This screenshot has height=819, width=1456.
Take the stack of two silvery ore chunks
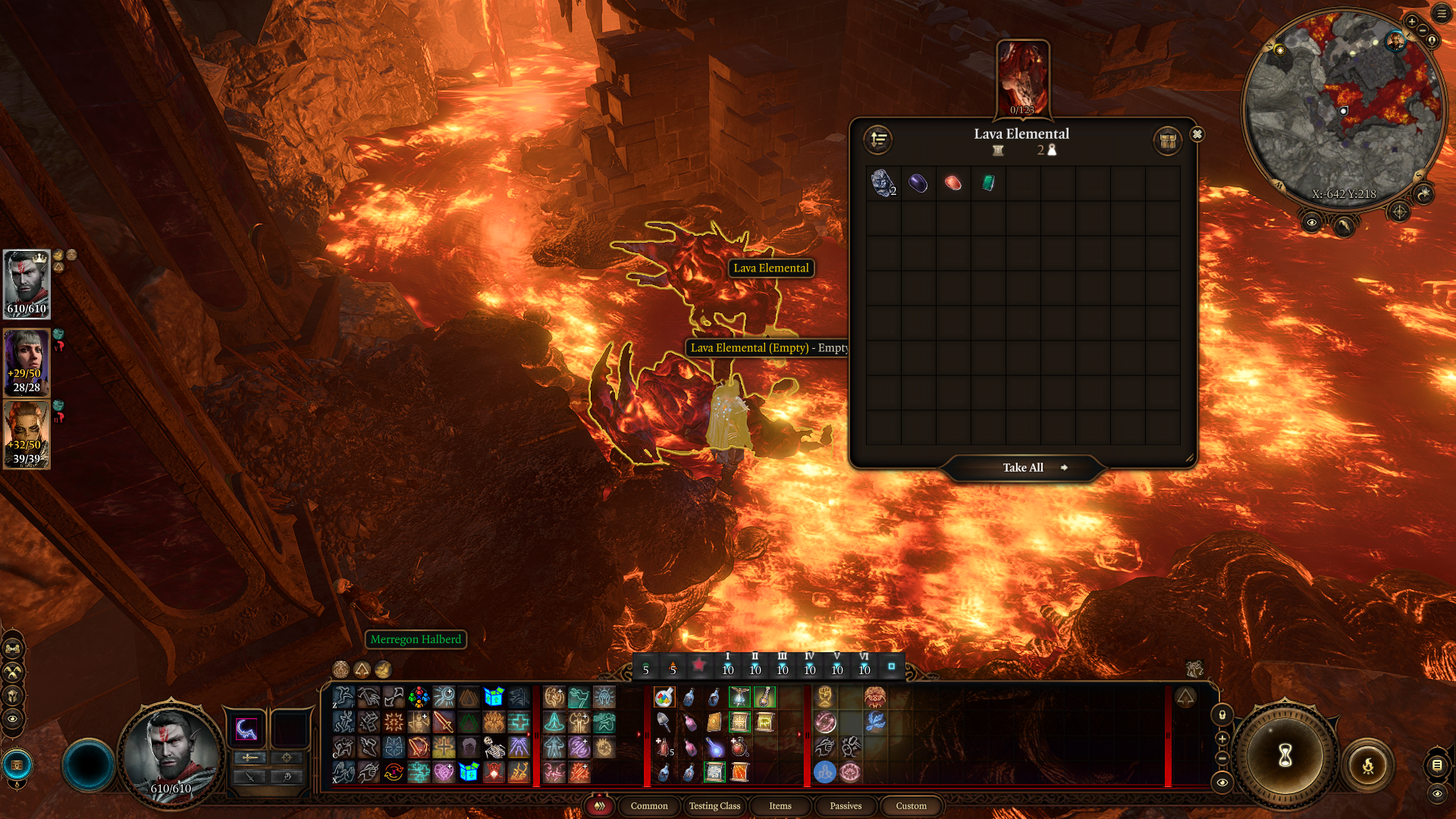click(x=883, y=183)
